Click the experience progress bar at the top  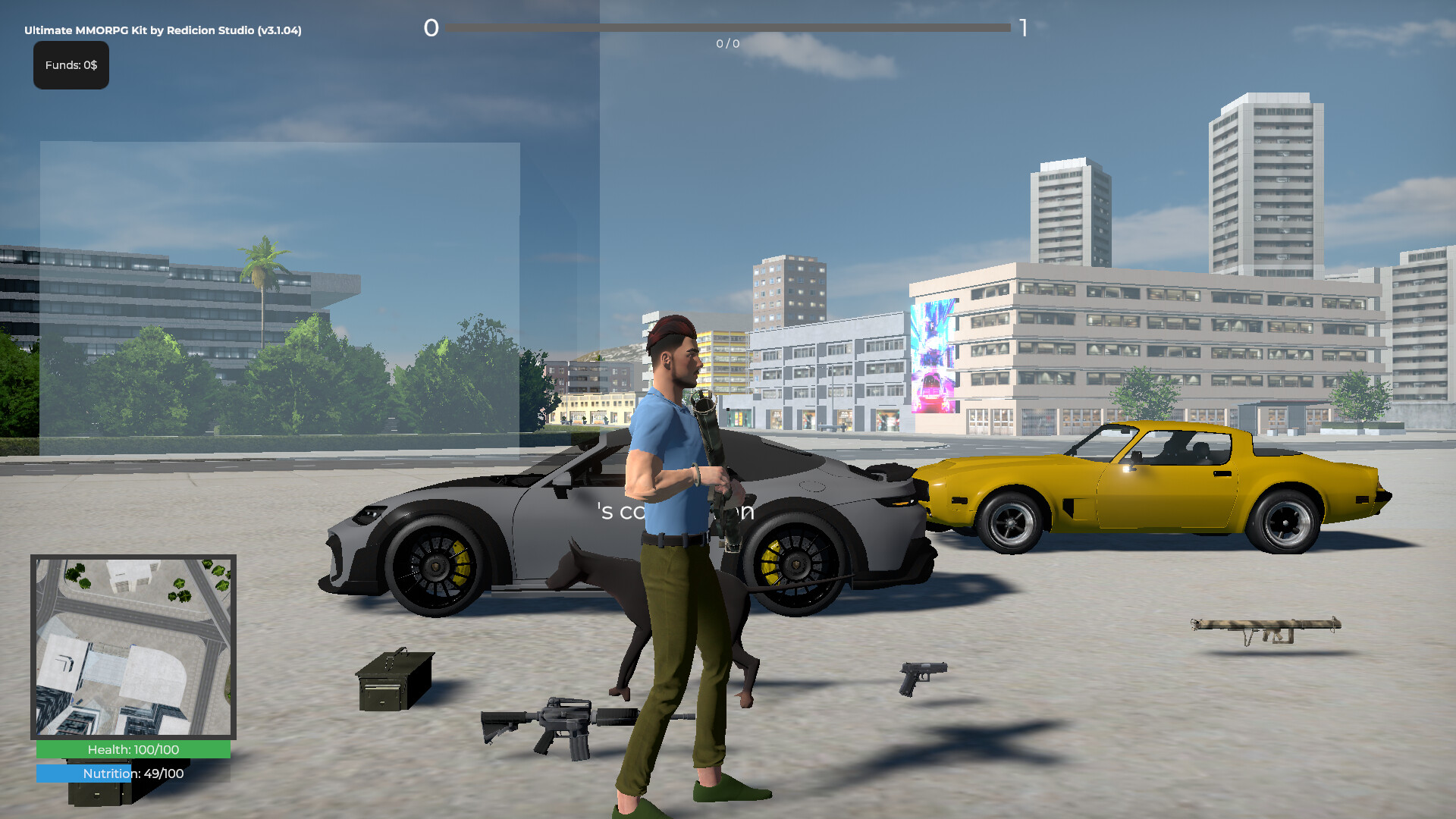coord(728,27)
